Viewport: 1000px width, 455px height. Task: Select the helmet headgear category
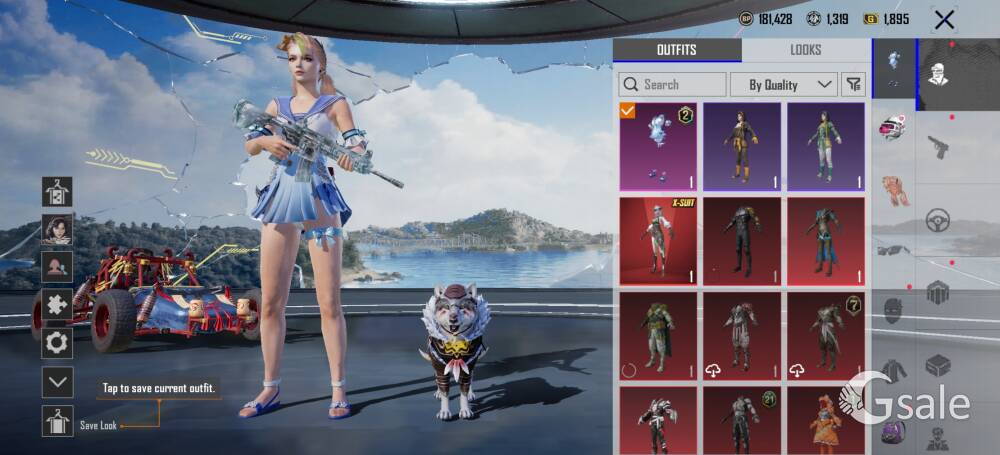pos(893,128)
